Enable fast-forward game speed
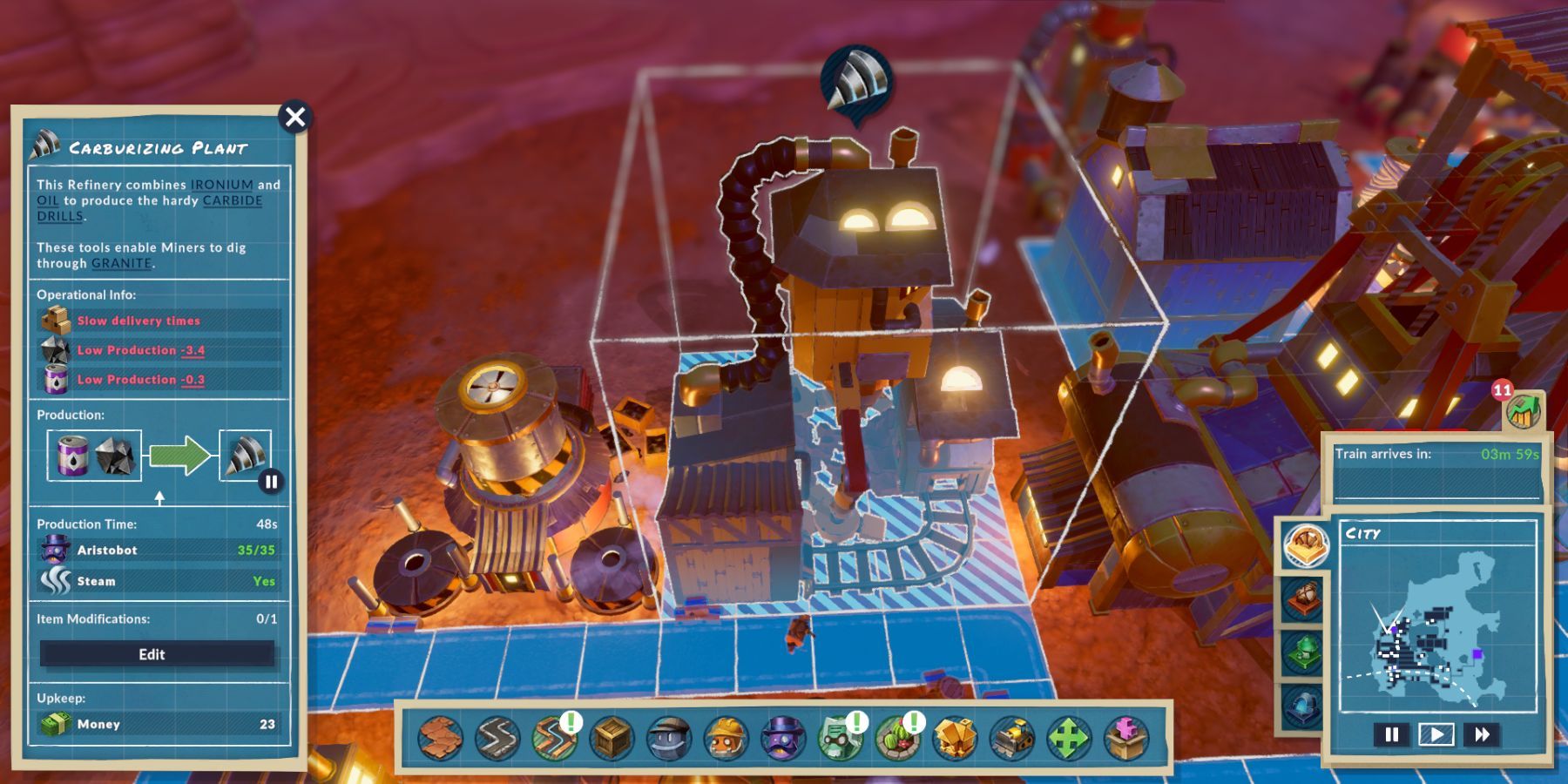This screenshot has width=1568, height=784. coord(1483,734)
